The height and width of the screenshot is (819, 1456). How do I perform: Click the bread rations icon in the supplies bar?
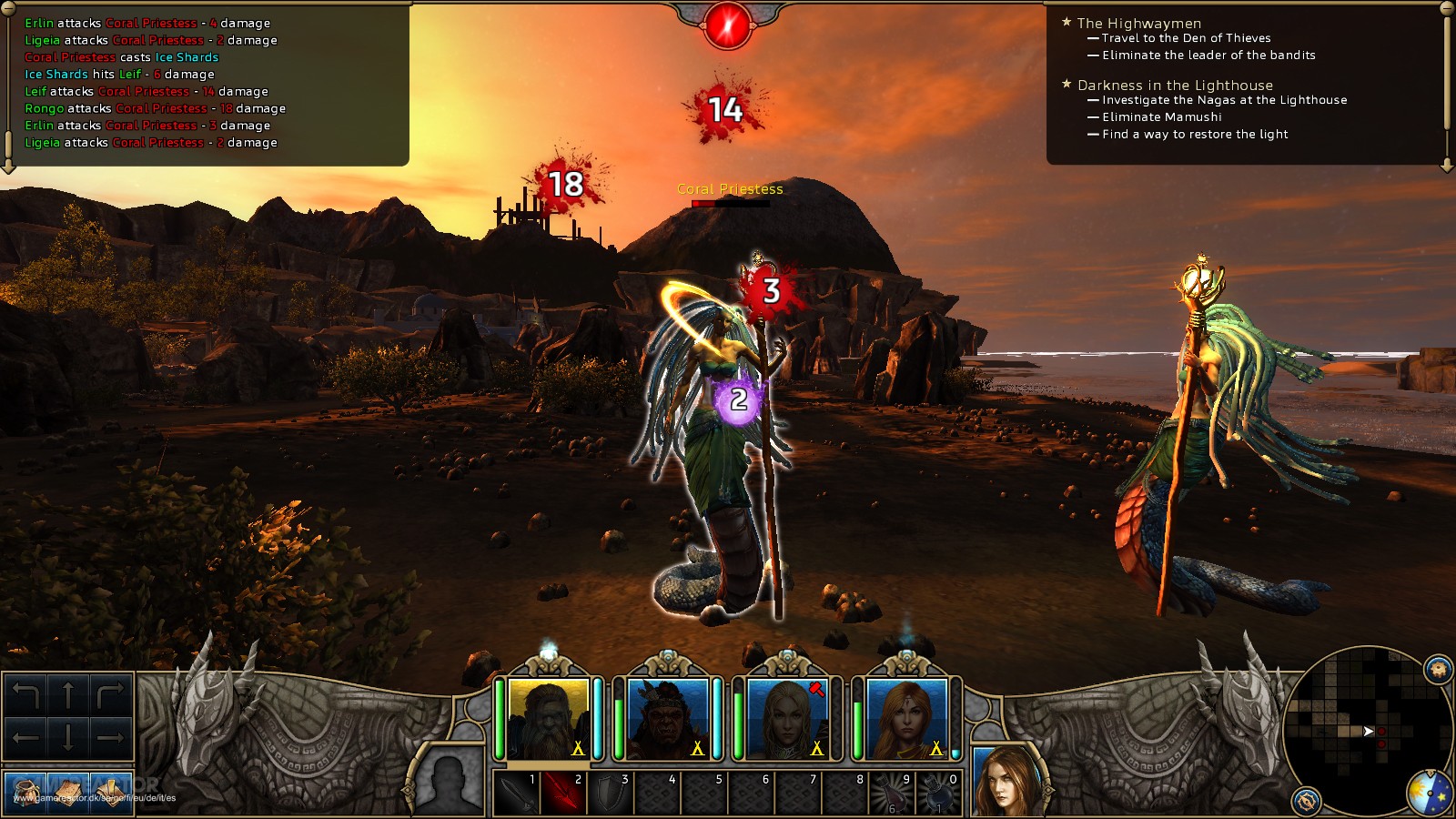(68, 794)
